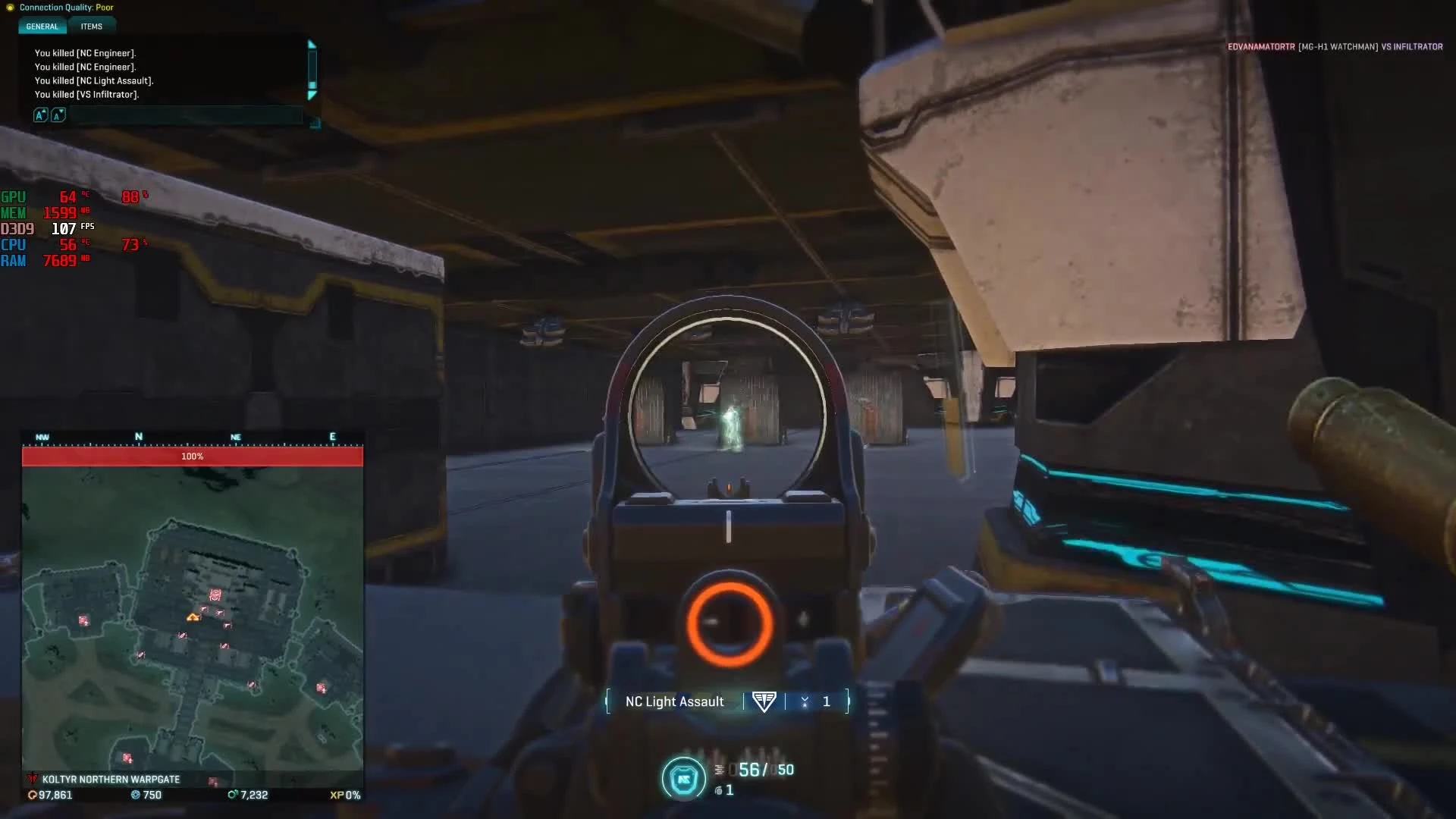Click the shield class emblem above the ammo count
Image resolution: width=1456 pixels, height=819 pixels.
(683, 778)
